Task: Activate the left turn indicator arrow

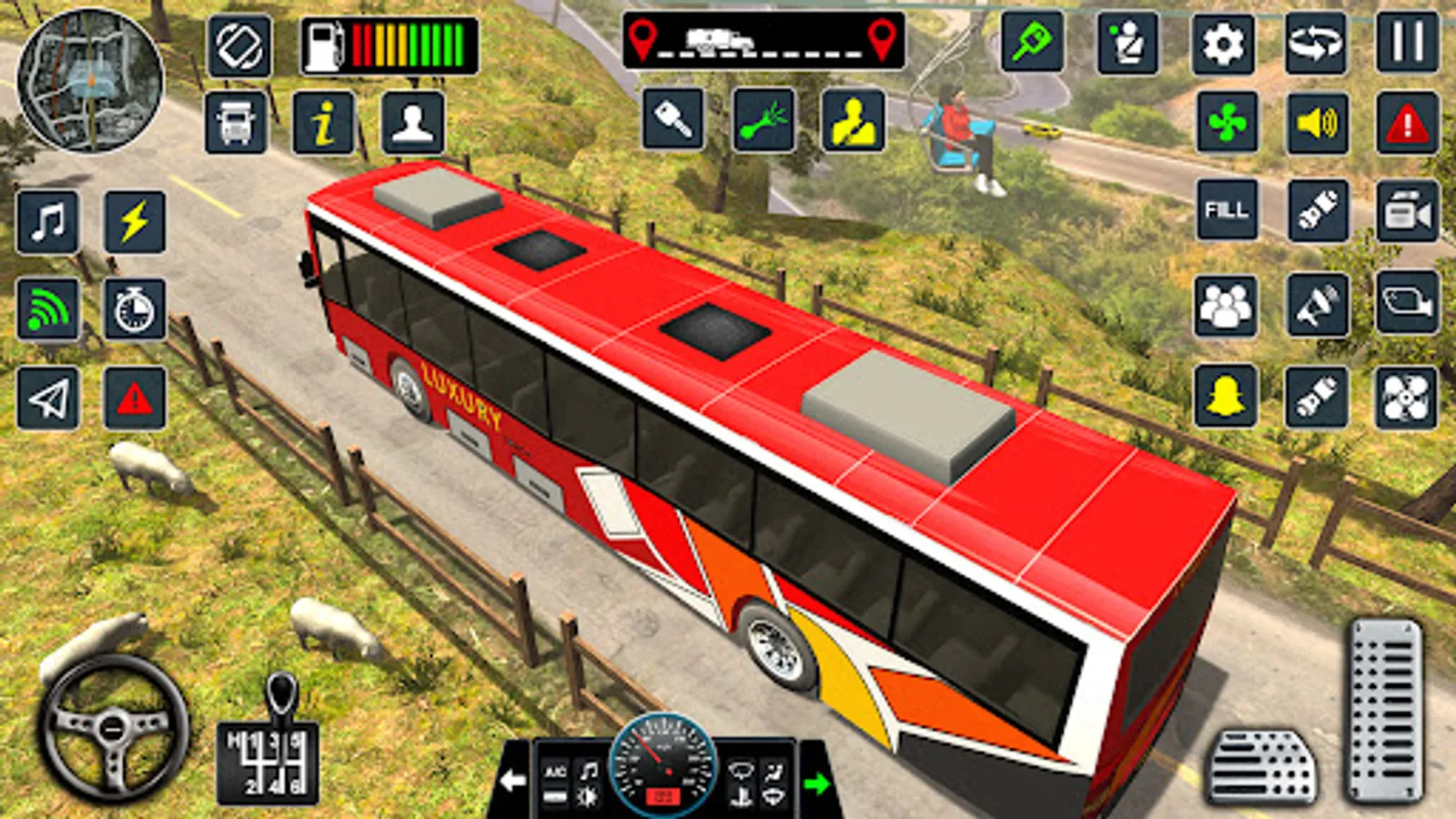Action: click(512, 781)
